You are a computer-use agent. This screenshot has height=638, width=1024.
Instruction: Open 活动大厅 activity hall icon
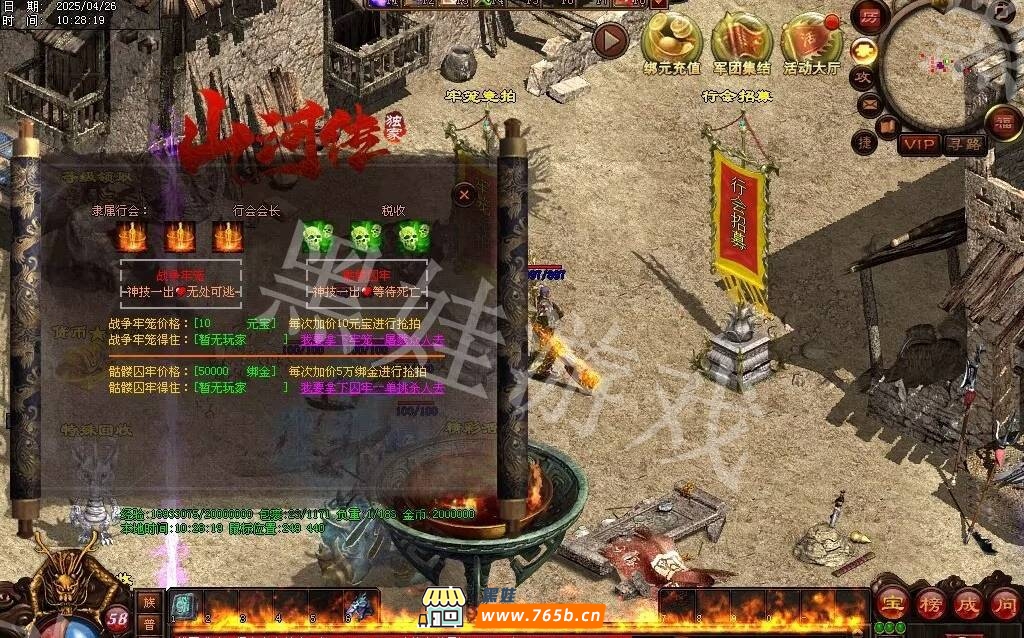[x=812, y=42]
